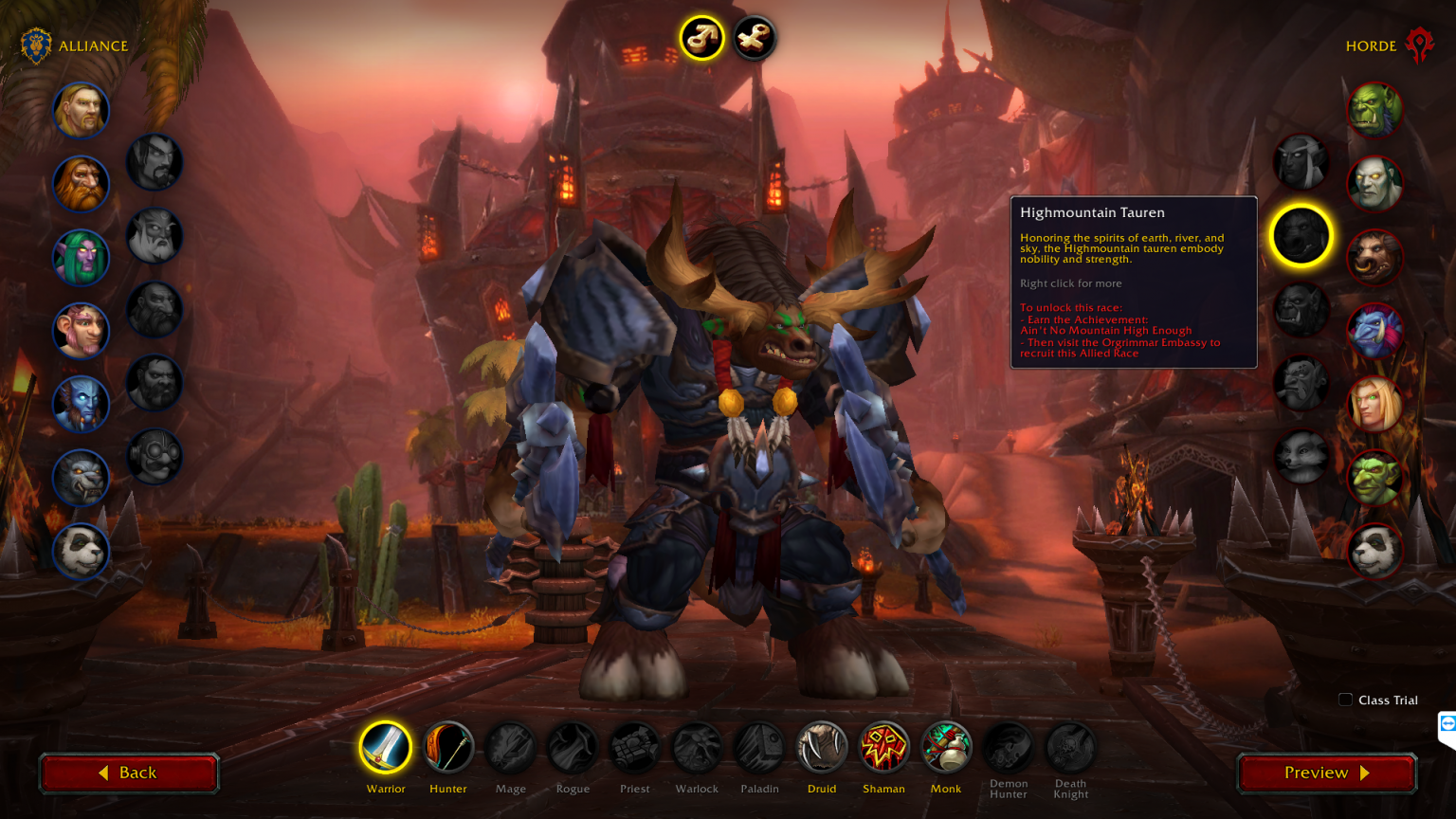The image size is (1456, 819).
Task: Select the Druid class icon
Action: click(822, 748)
